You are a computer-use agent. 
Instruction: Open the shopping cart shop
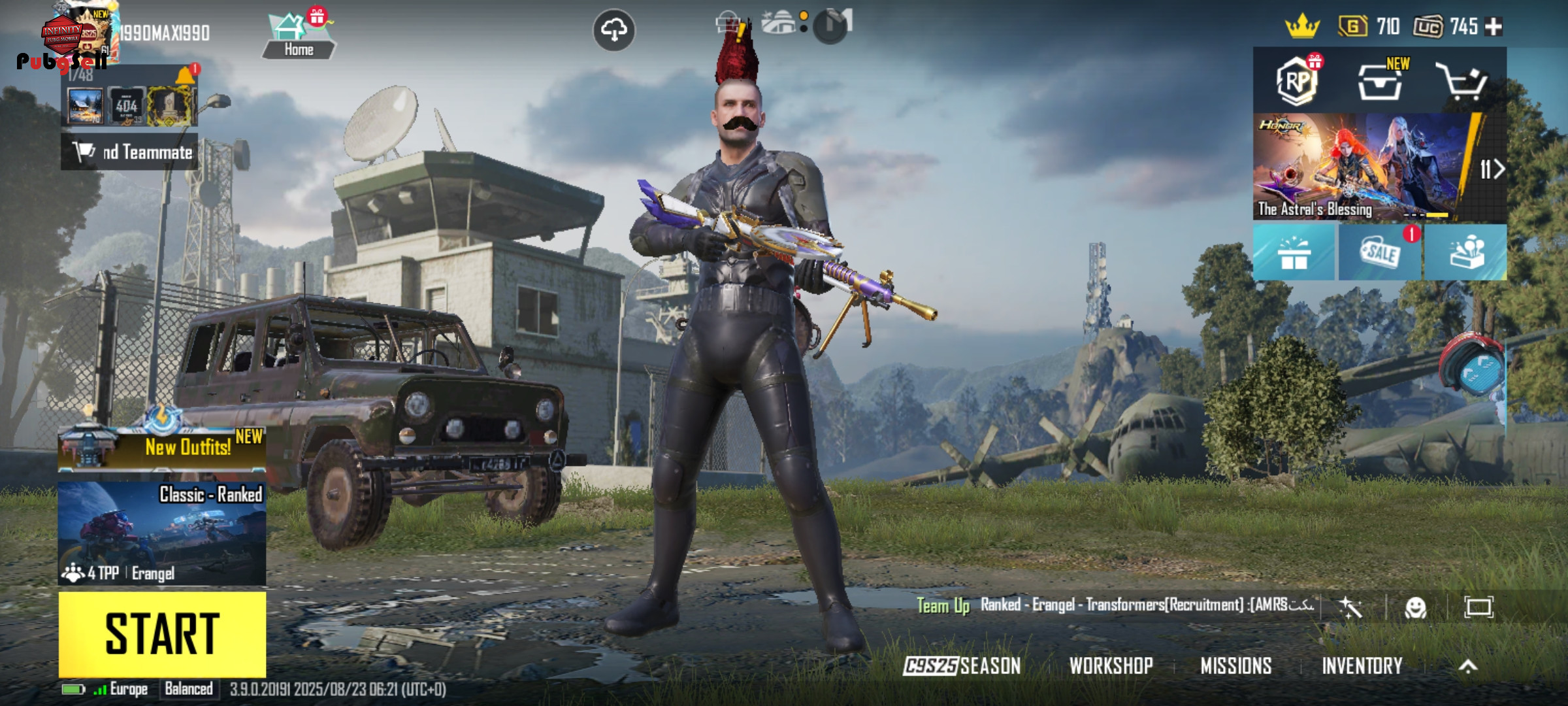[1461, 82]
